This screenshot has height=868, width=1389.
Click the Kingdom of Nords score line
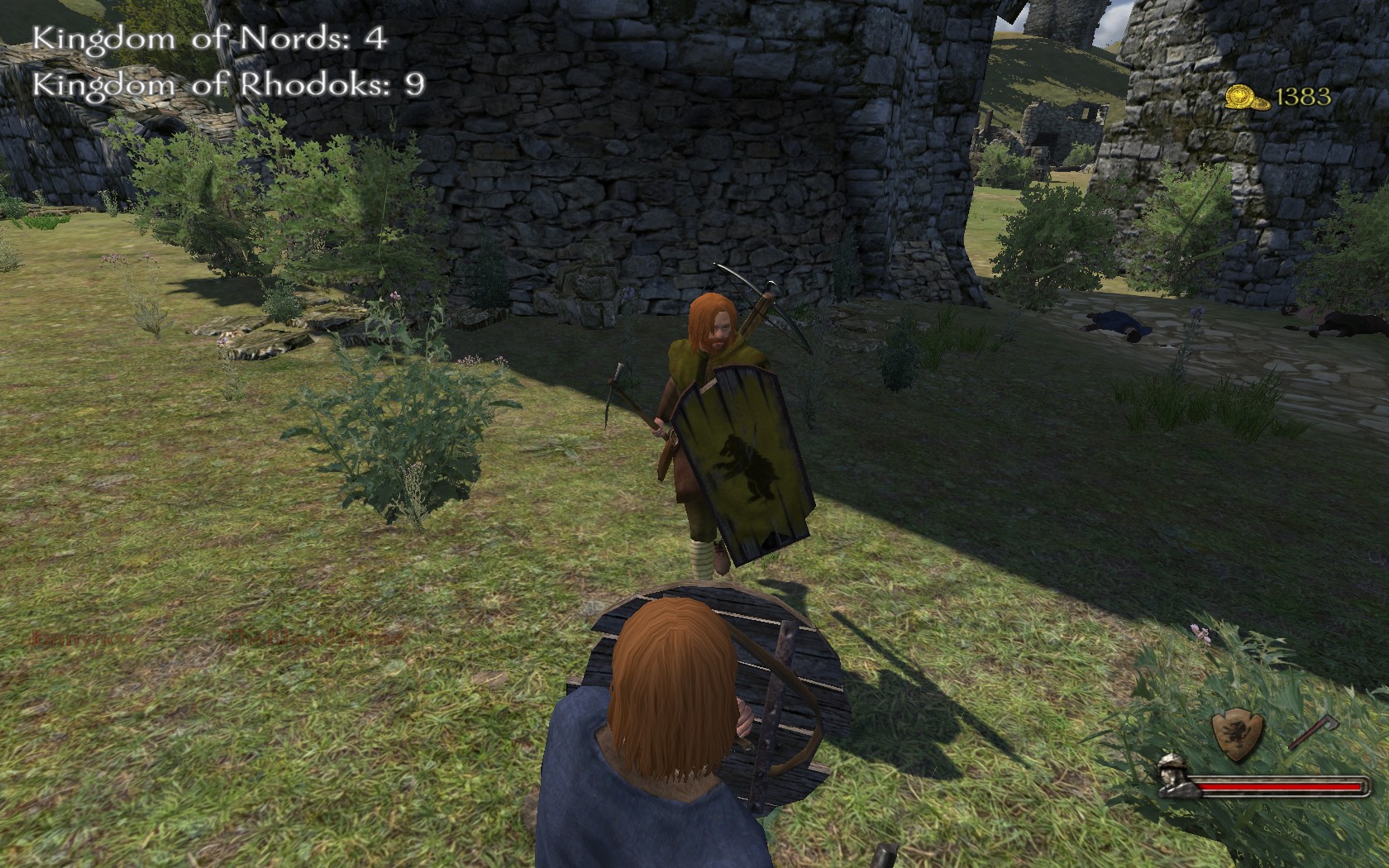pos(207,36)
